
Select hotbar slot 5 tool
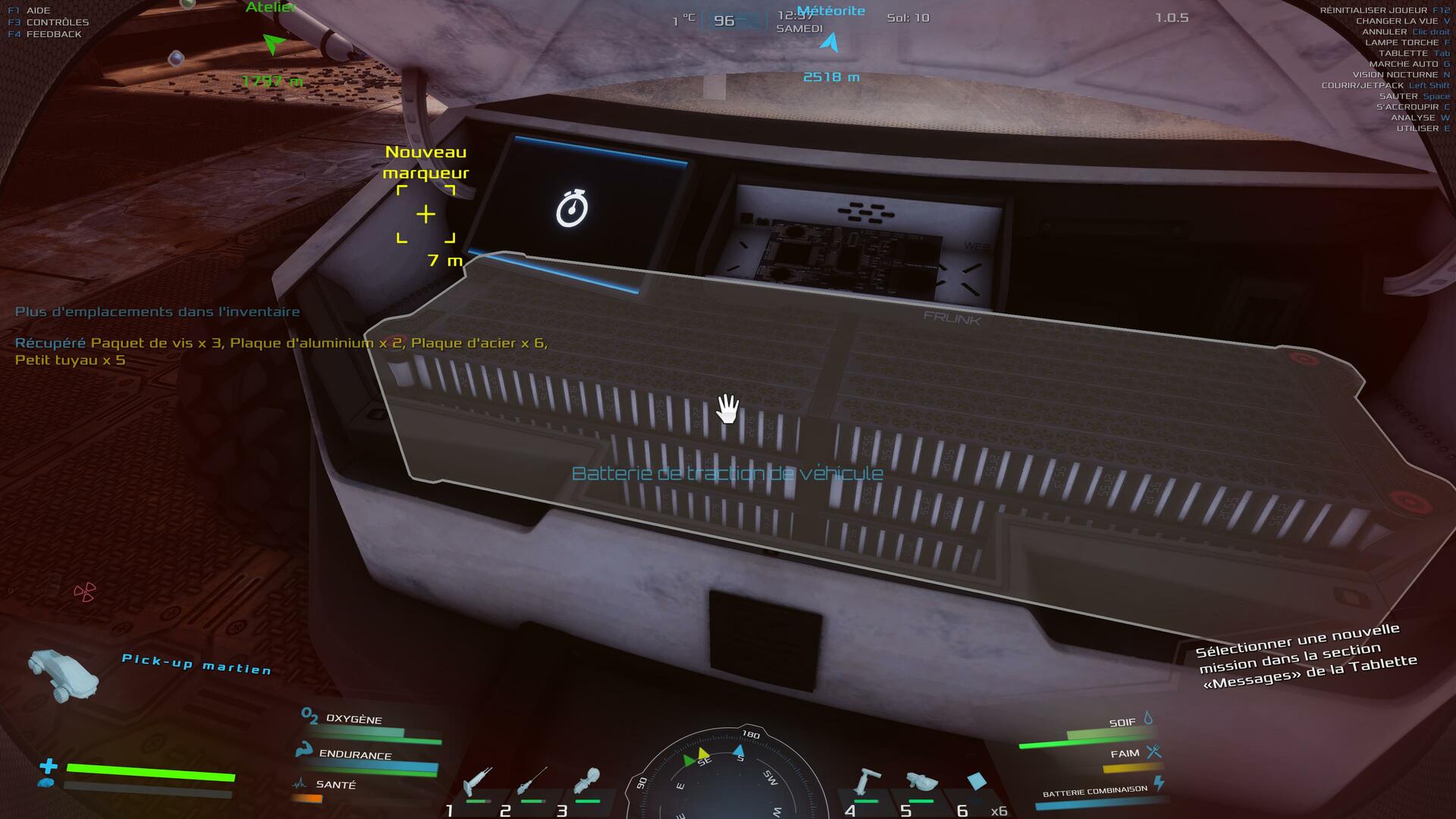[921, 783]
